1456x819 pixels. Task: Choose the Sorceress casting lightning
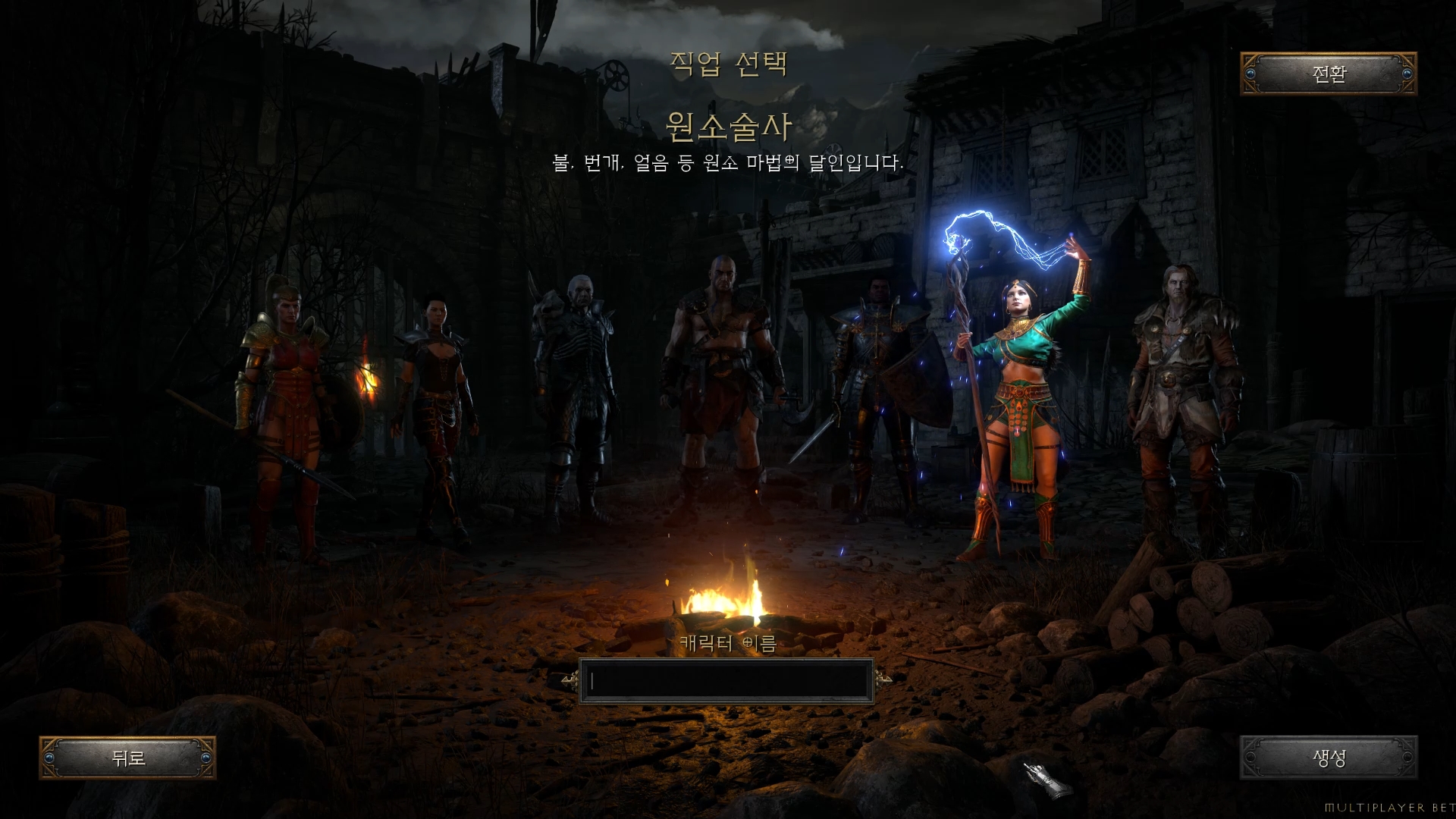(1020, 394)
